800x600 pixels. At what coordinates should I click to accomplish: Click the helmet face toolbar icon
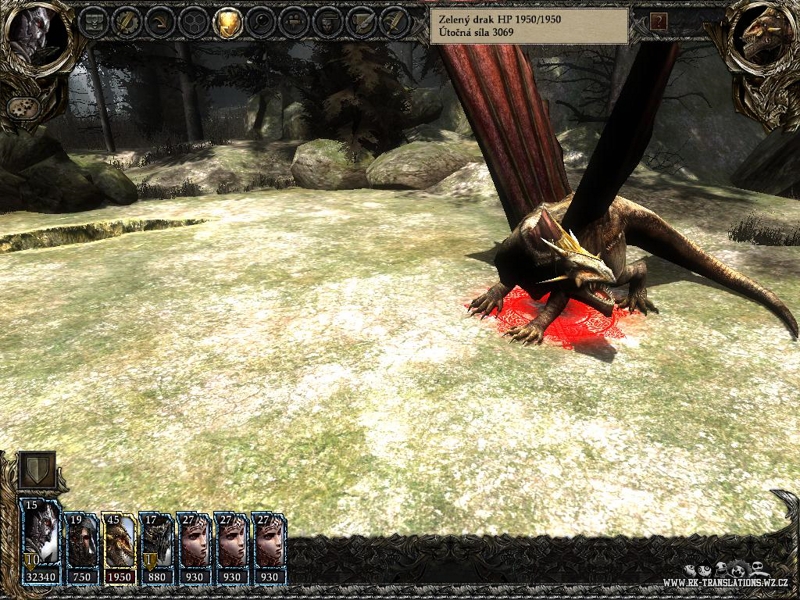(328, 21)
